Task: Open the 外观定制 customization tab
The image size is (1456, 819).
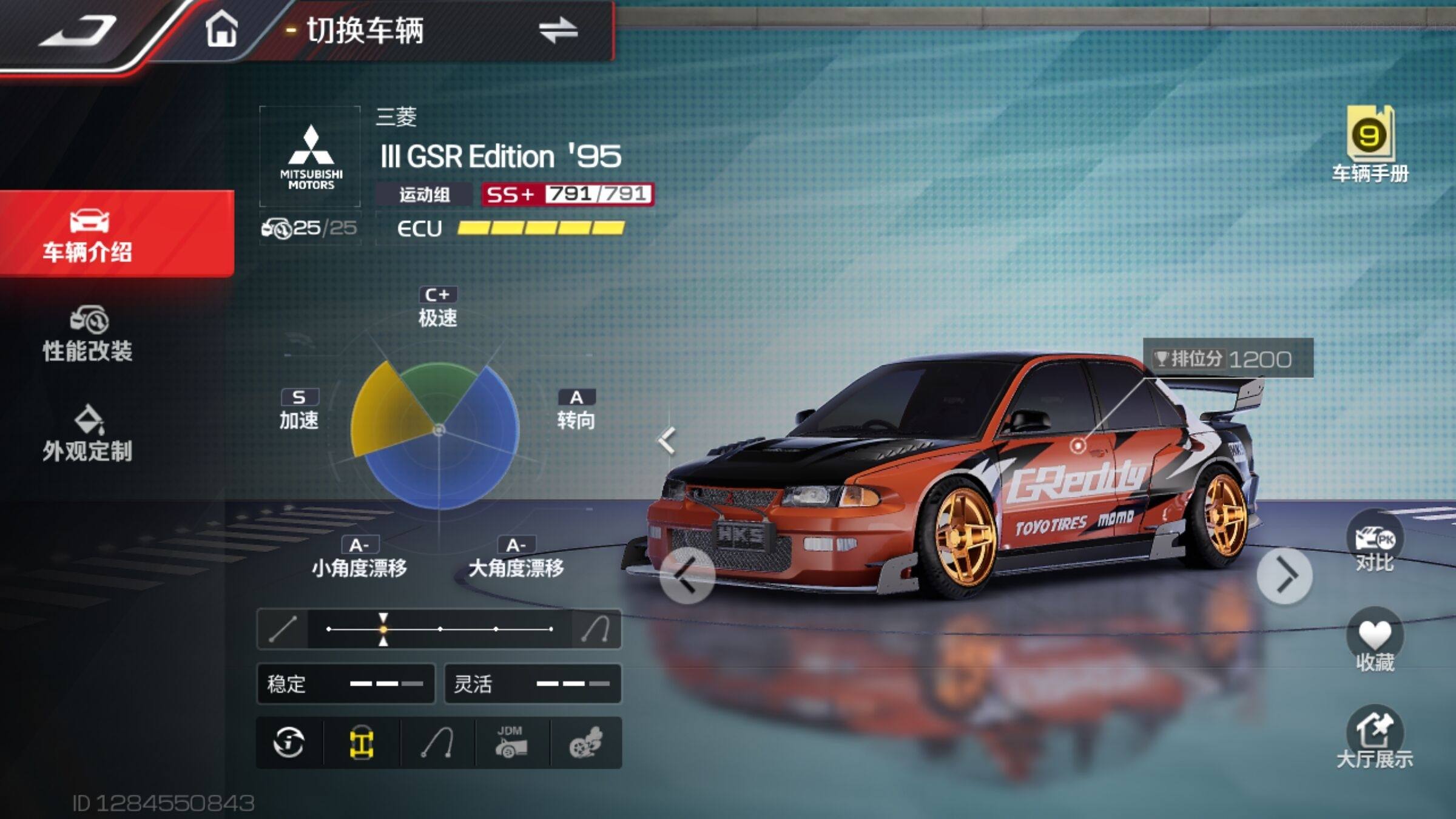Action: (x=89, y=434)
